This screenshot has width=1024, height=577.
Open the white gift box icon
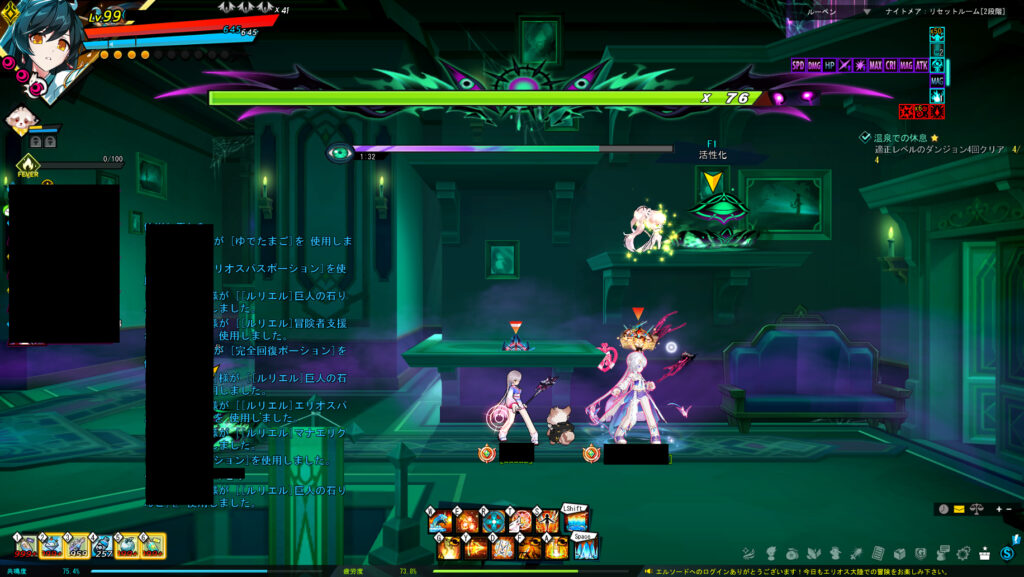(x=986, y=553)
